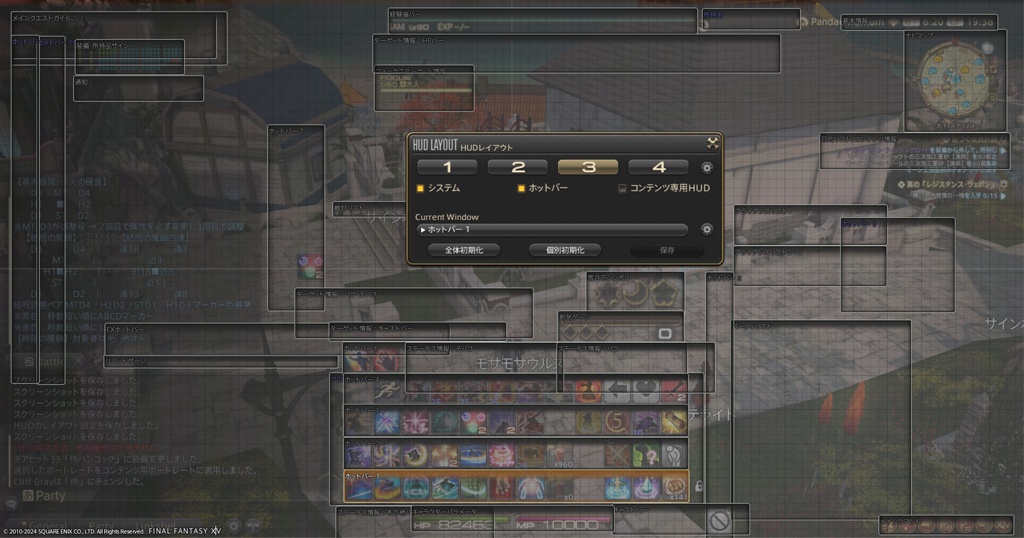Click the 全体初期化 reset-all button
The width and height of the screenshot is (1024, 538).
pos(463,250)
